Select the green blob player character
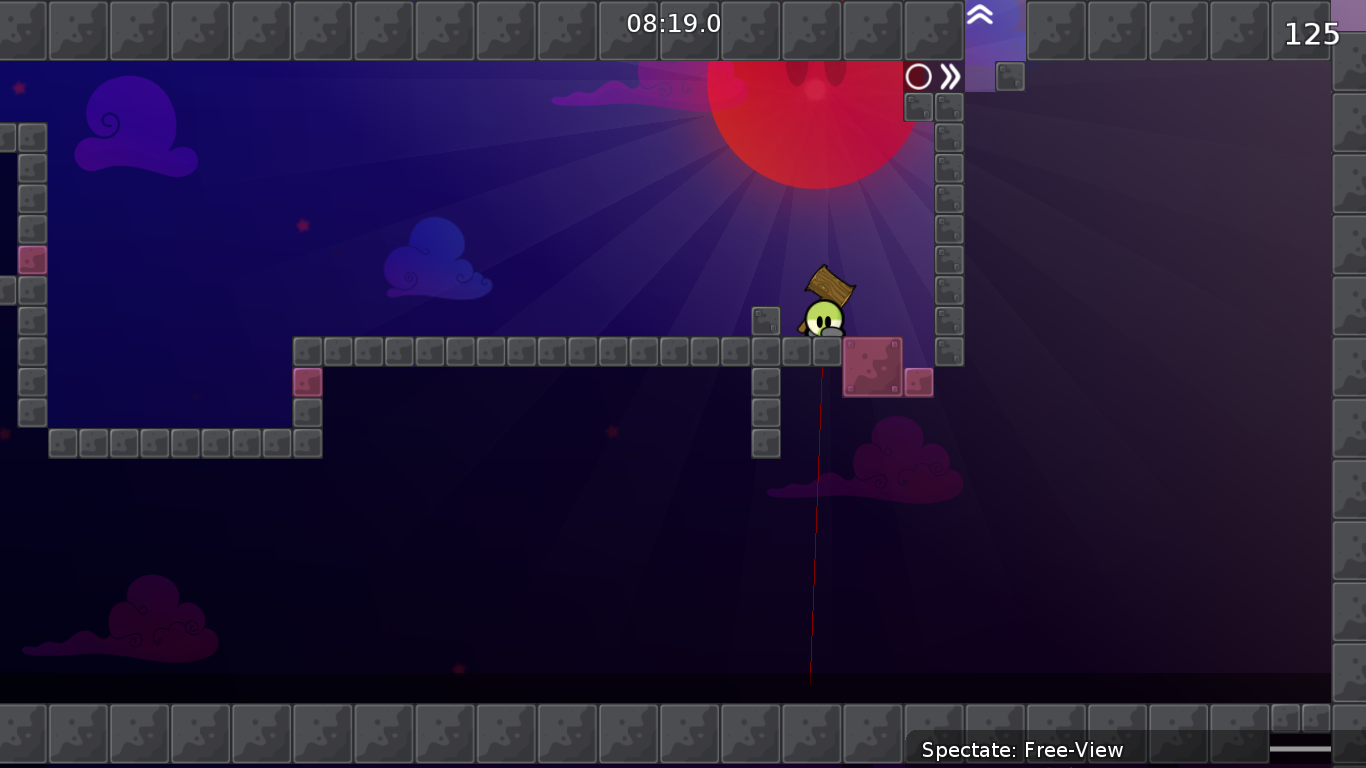Screen dimensions: 1366x768 (x=823, y=316)
